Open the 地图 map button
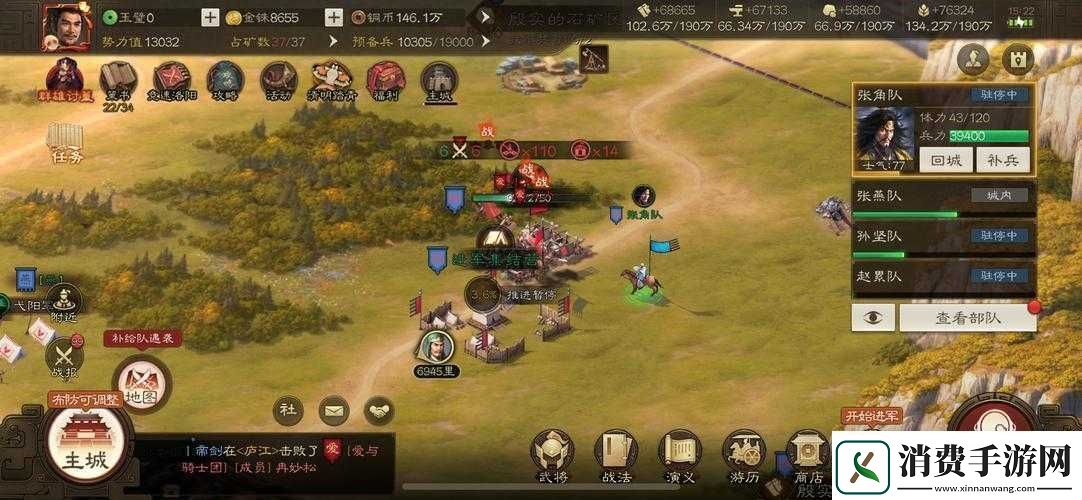 coord(141,385)
